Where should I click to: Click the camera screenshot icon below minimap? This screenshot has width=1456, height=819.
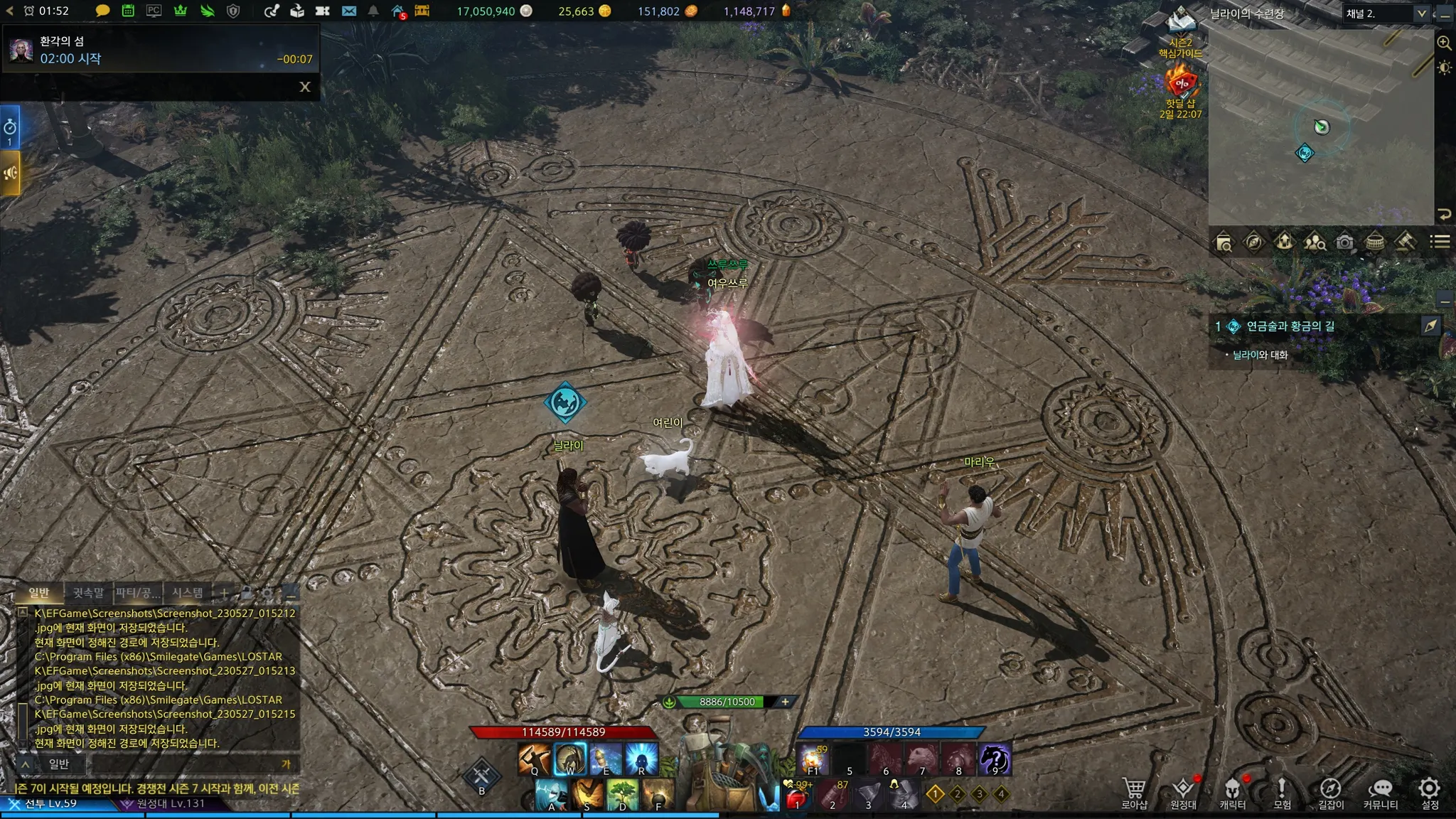(x=1344, y=242)
